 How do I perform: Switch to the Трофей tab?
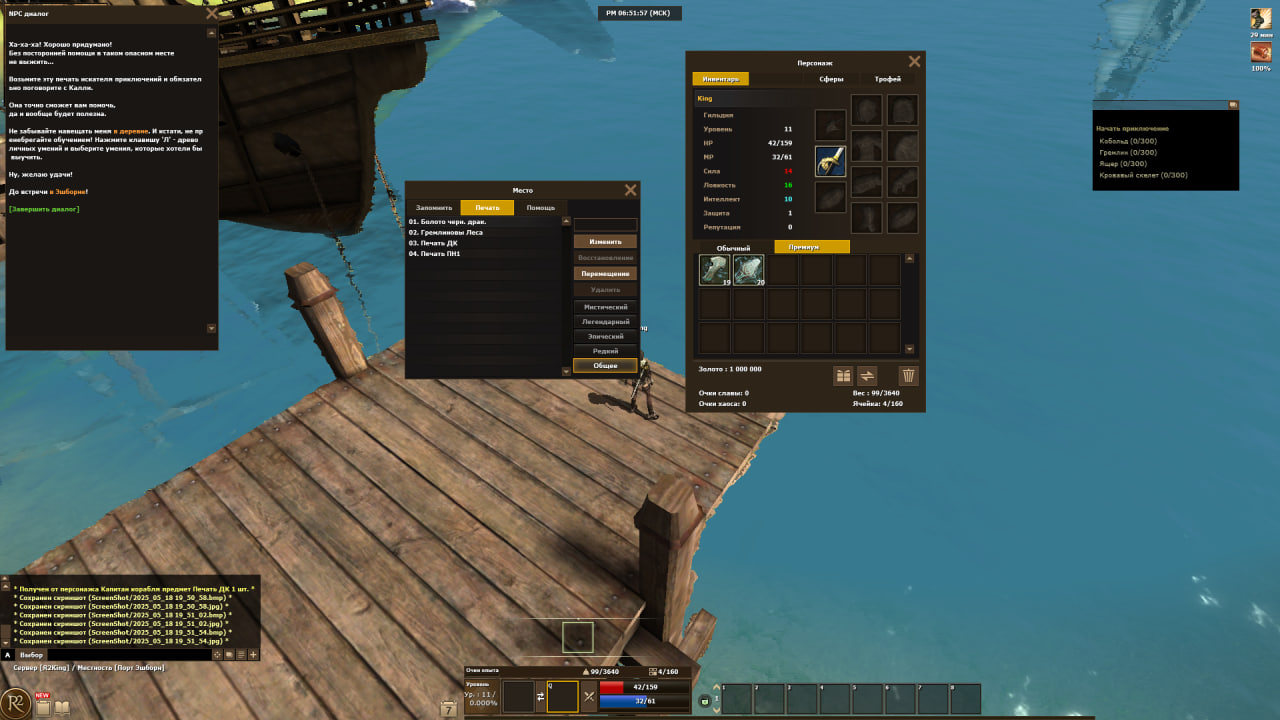coord(887,79)
